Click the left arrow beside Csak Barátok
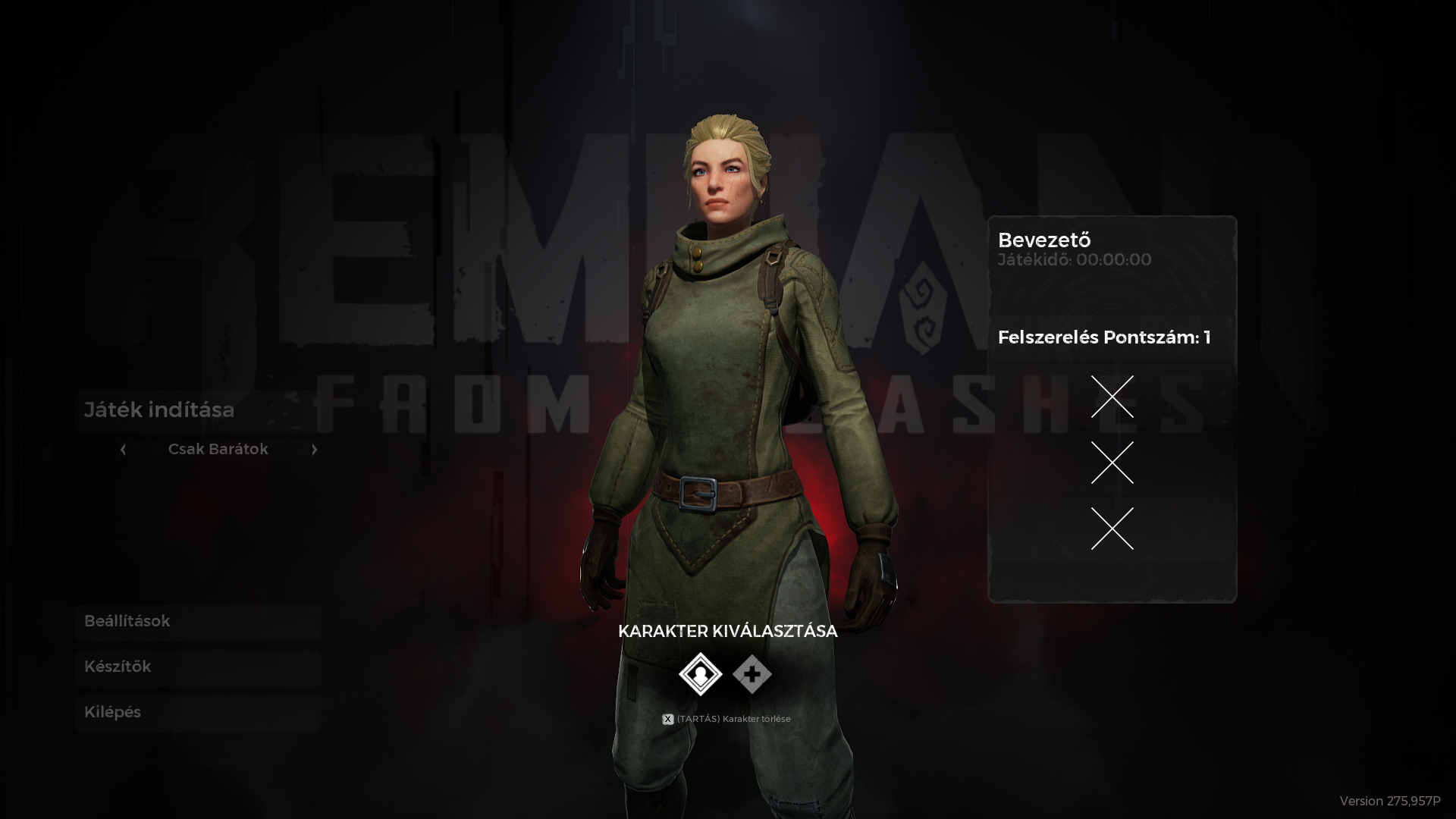Viewport: 1456px width, 819px height. pyautogui.click(x=123, y=450)
